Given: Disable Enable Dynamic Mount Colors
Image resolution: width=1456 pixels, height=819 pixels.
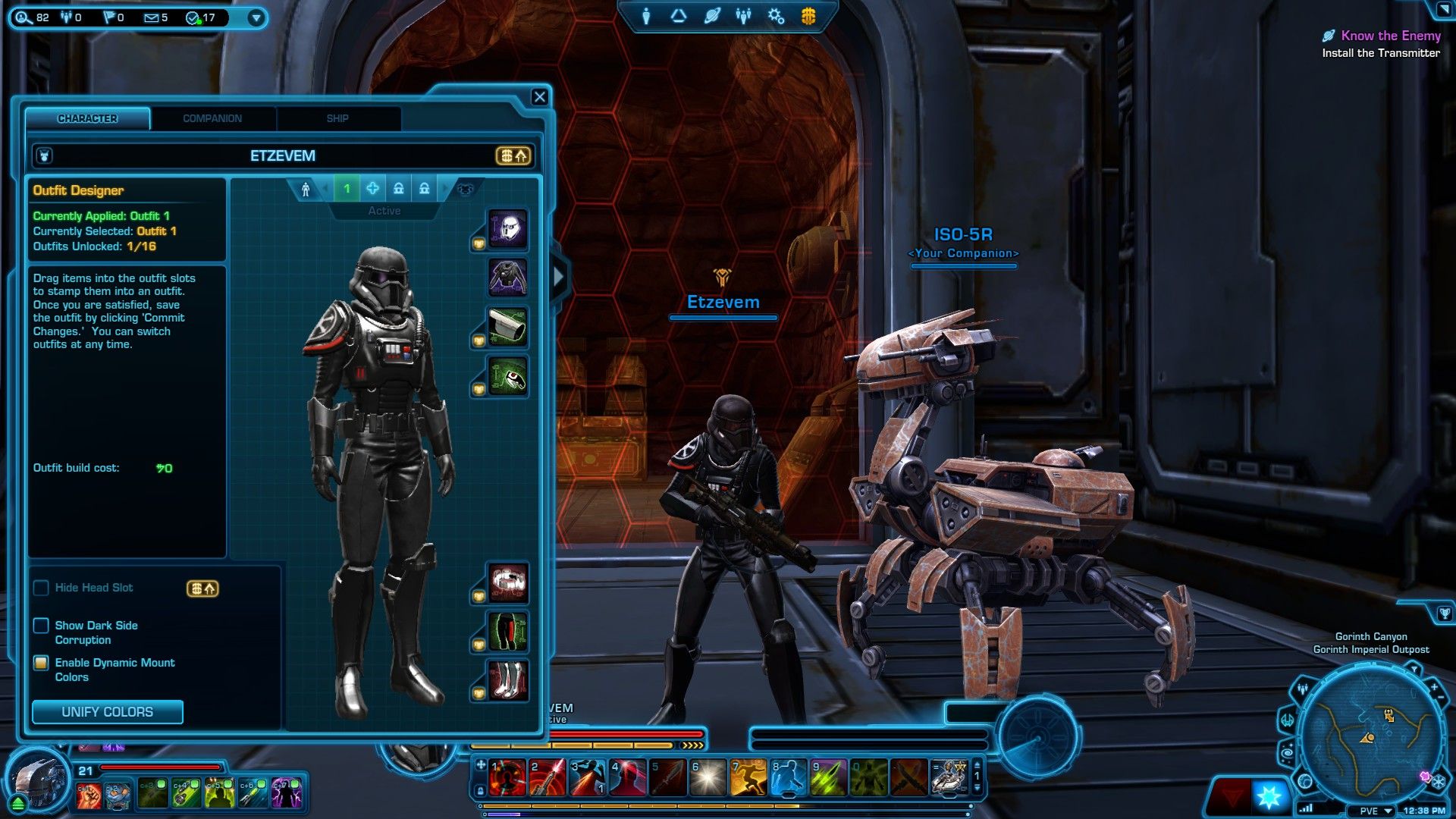Looking at the screenshot, I should pyautogui.click(x=42, y=663).
